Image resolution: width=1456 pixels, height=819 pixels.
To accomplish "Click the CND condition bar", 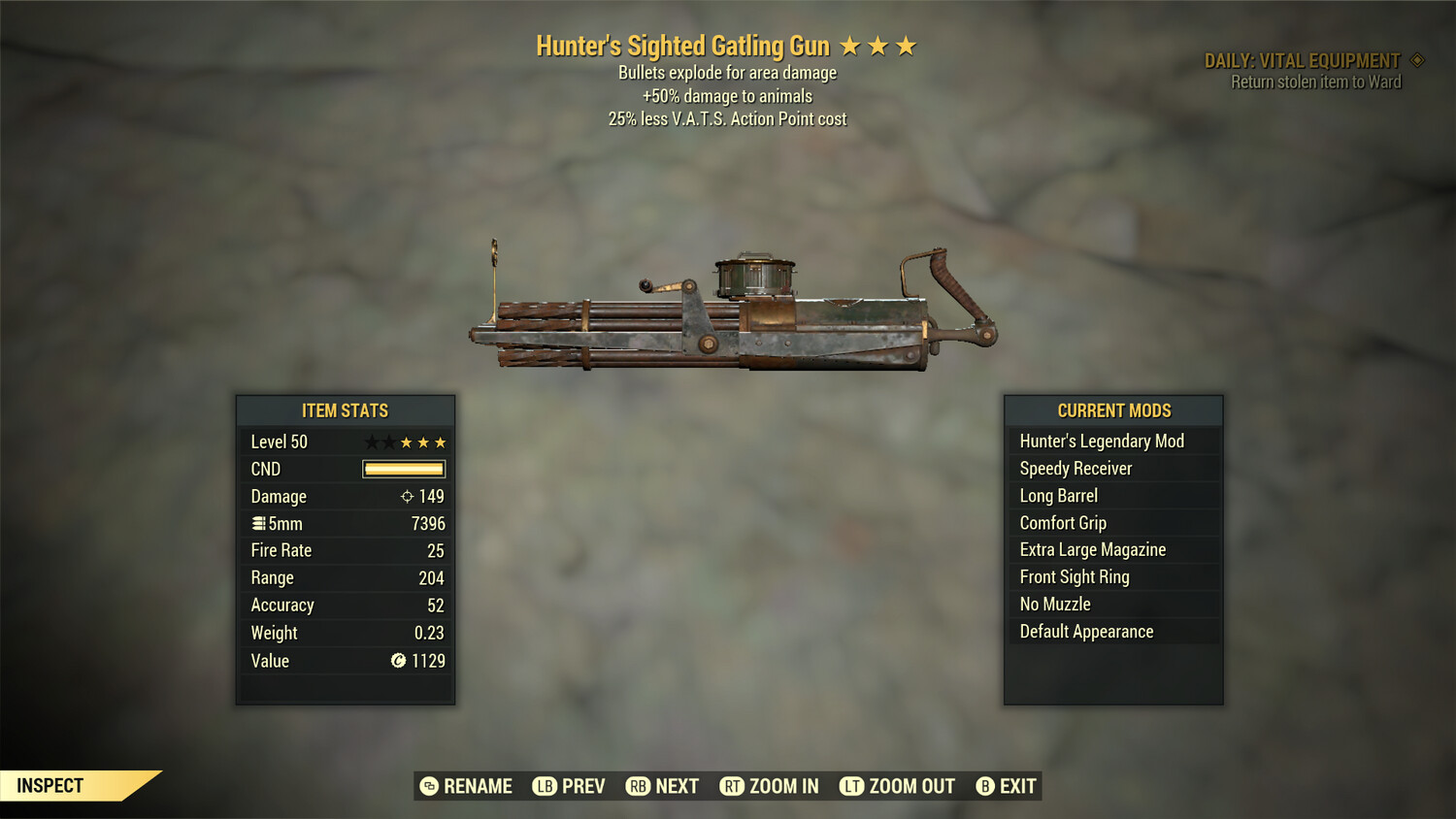I will pos(402,469).
